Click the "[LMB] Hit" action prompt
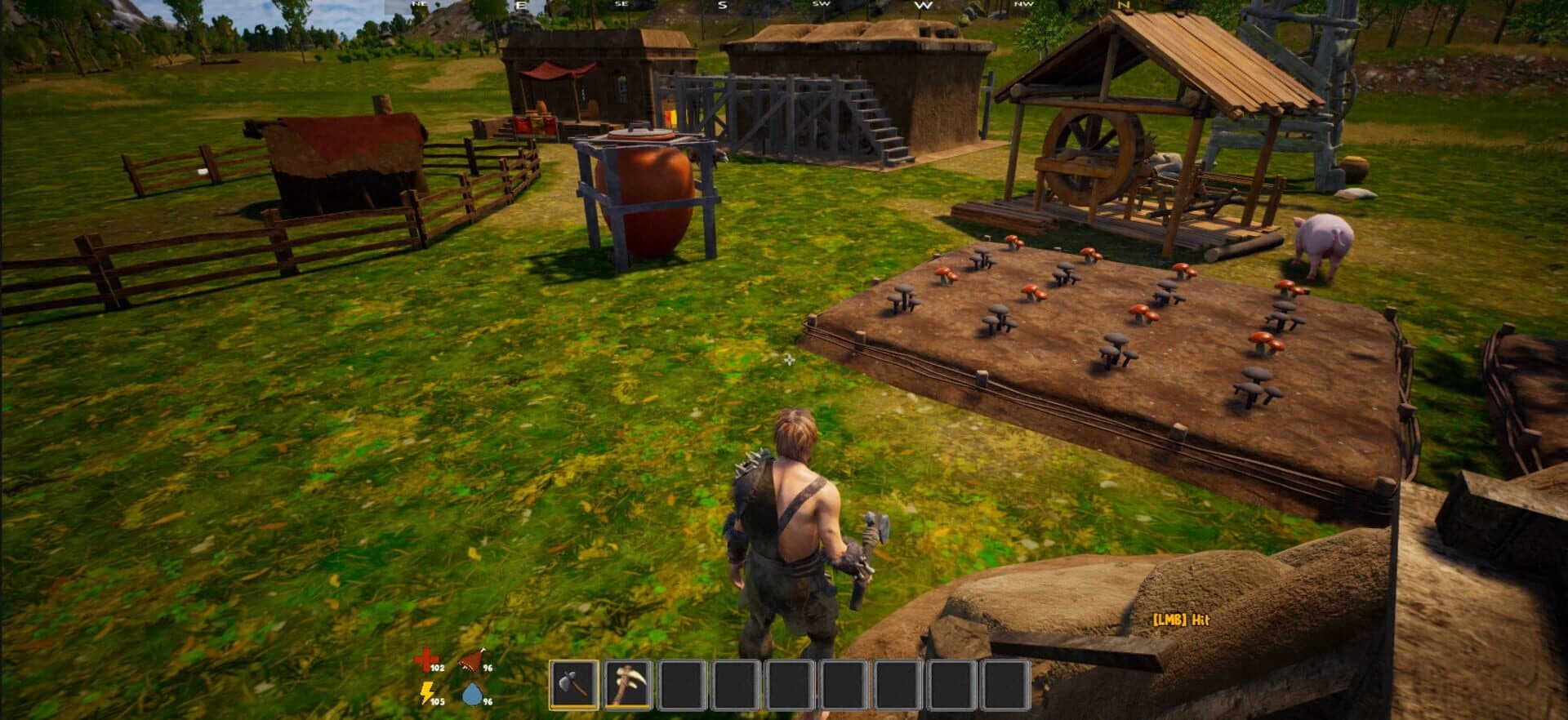The height and width of the screenshot is (720, 1568). (1179, 620)
